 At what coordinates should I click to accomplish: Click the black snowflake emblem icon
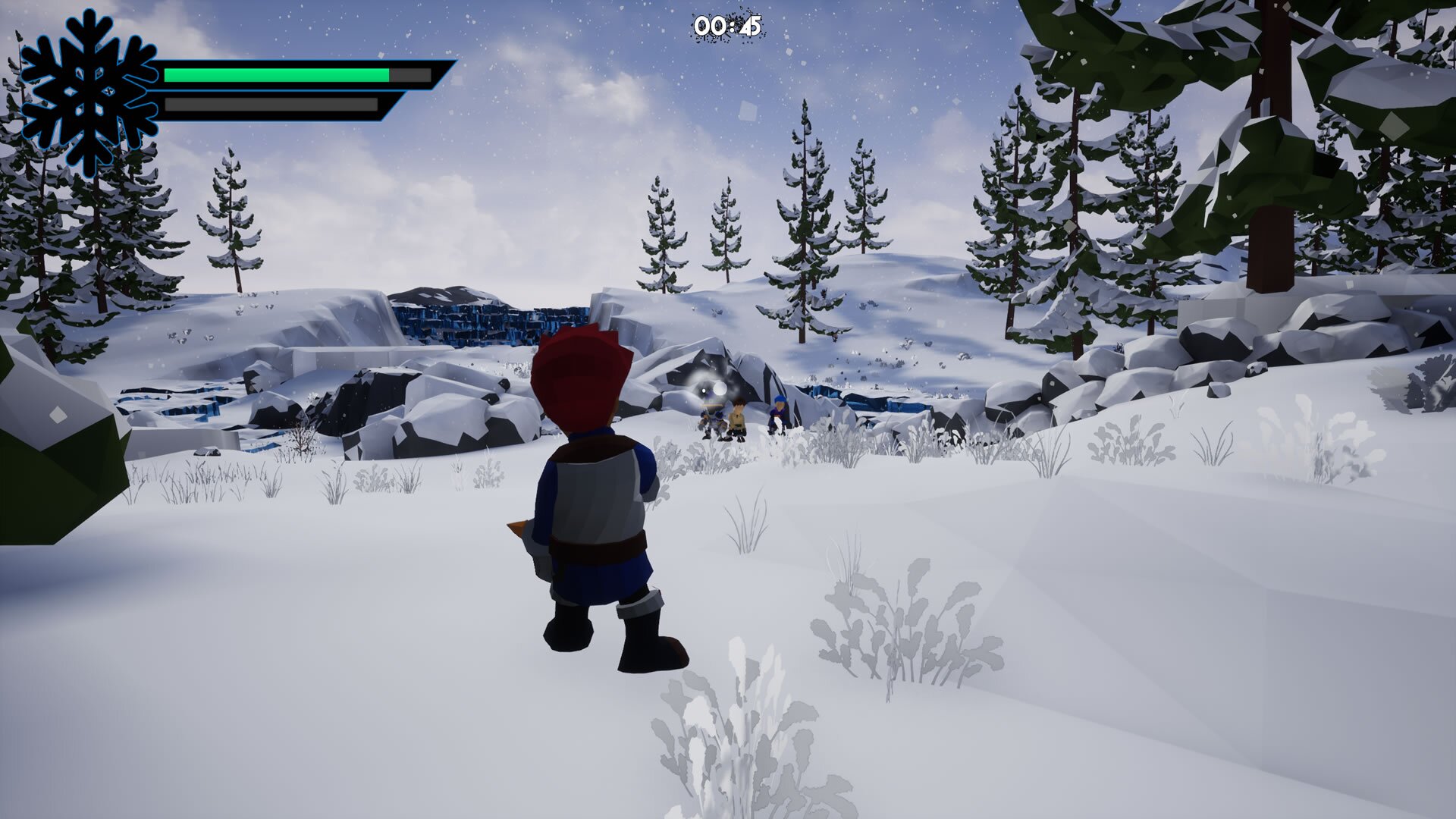pos(89,92)
